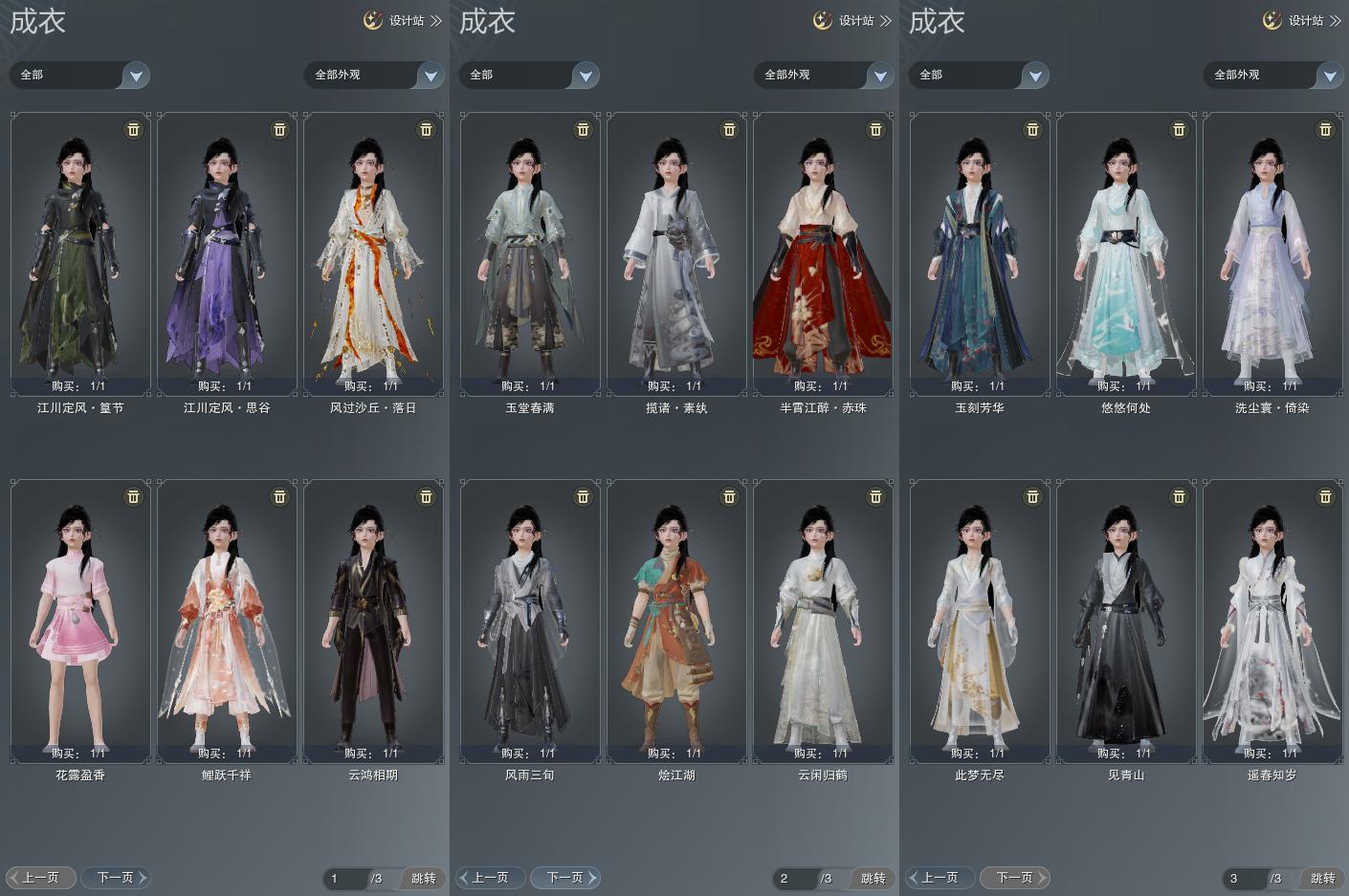1349x896 pixels.
Task: Select the 玉堂春满 outfit card
Action: tap(530, 253)
